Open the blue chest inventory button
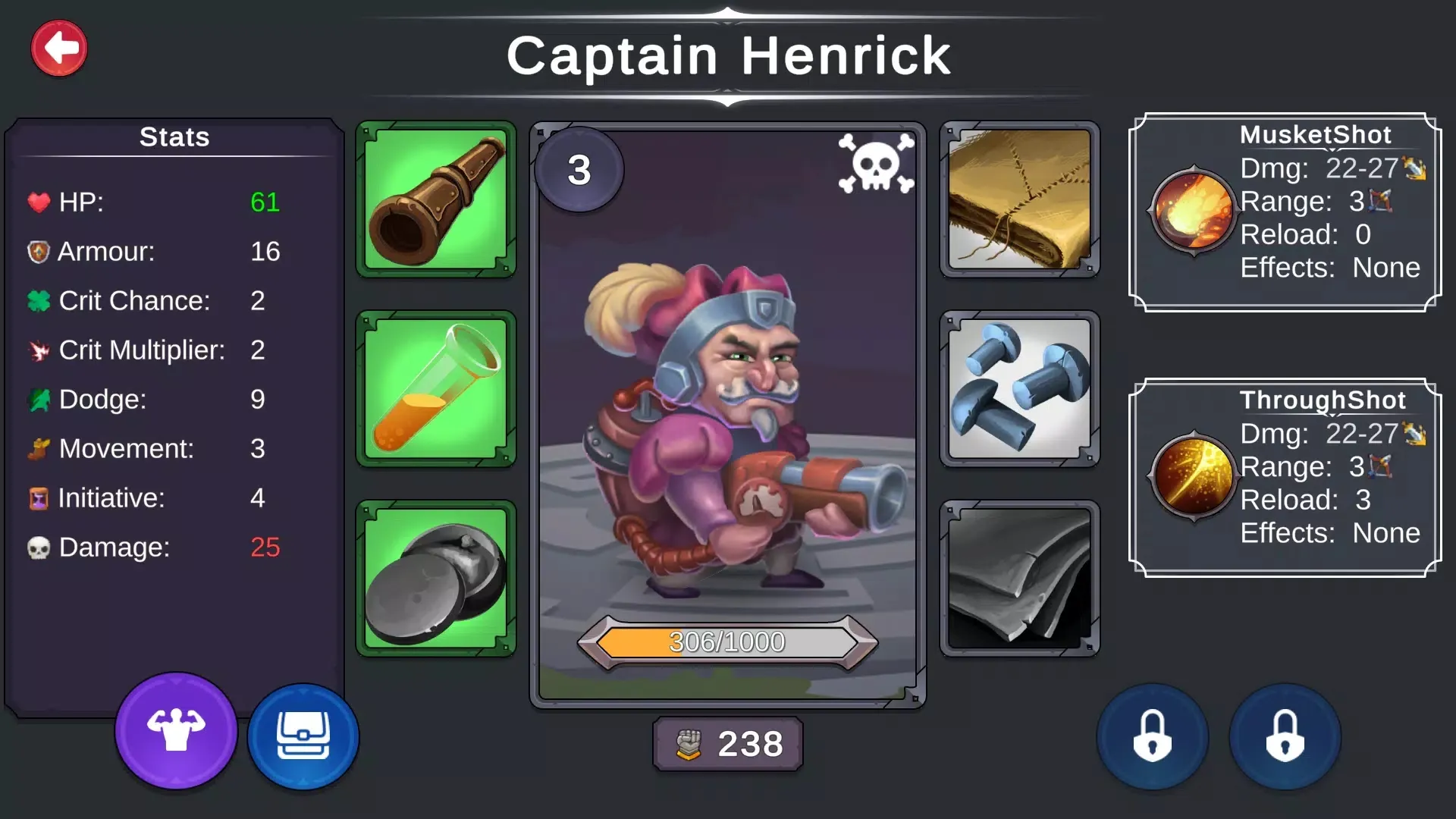This screenshot has width=1456, height=819. point(303,736)
